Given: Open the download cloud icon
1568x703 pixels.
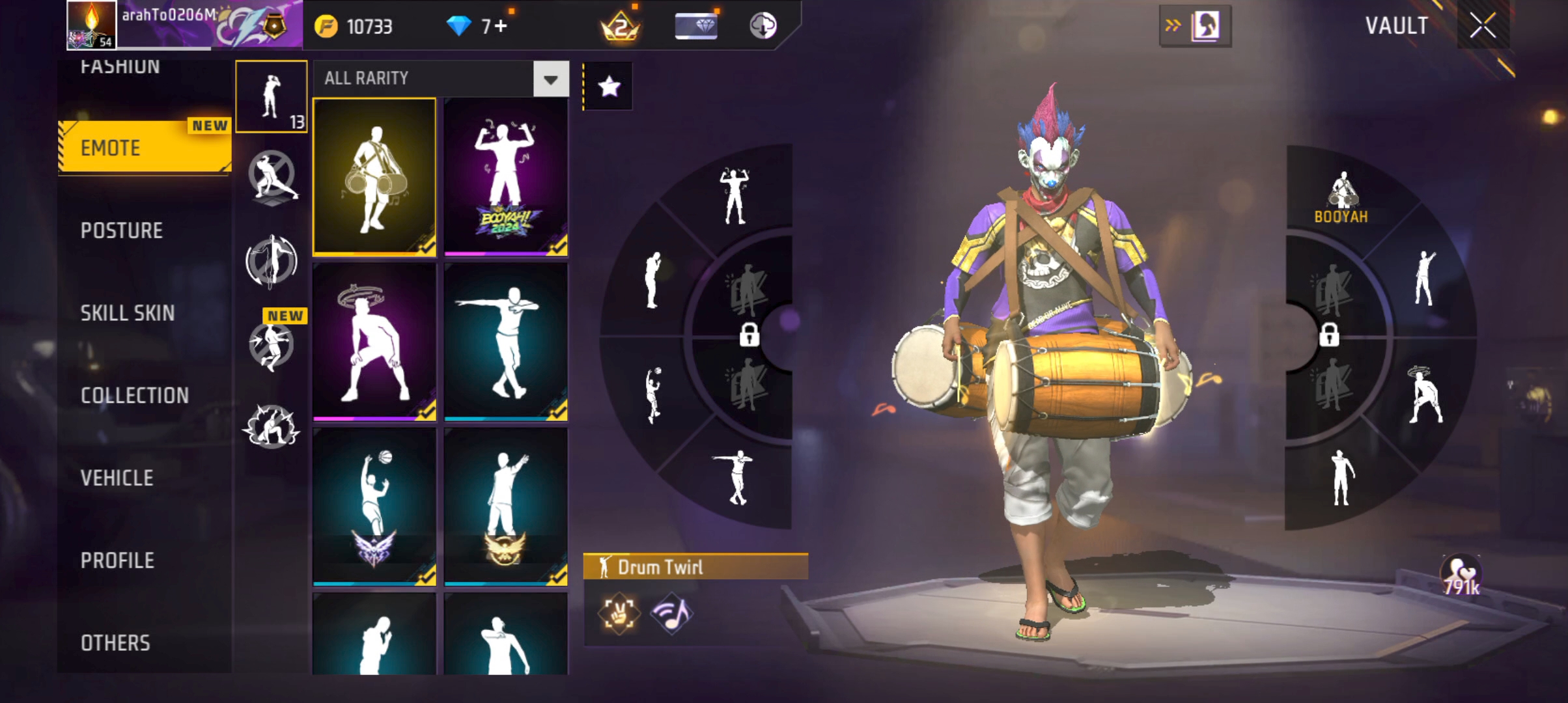Looking at the screenshot, I should tap(763, 26).
